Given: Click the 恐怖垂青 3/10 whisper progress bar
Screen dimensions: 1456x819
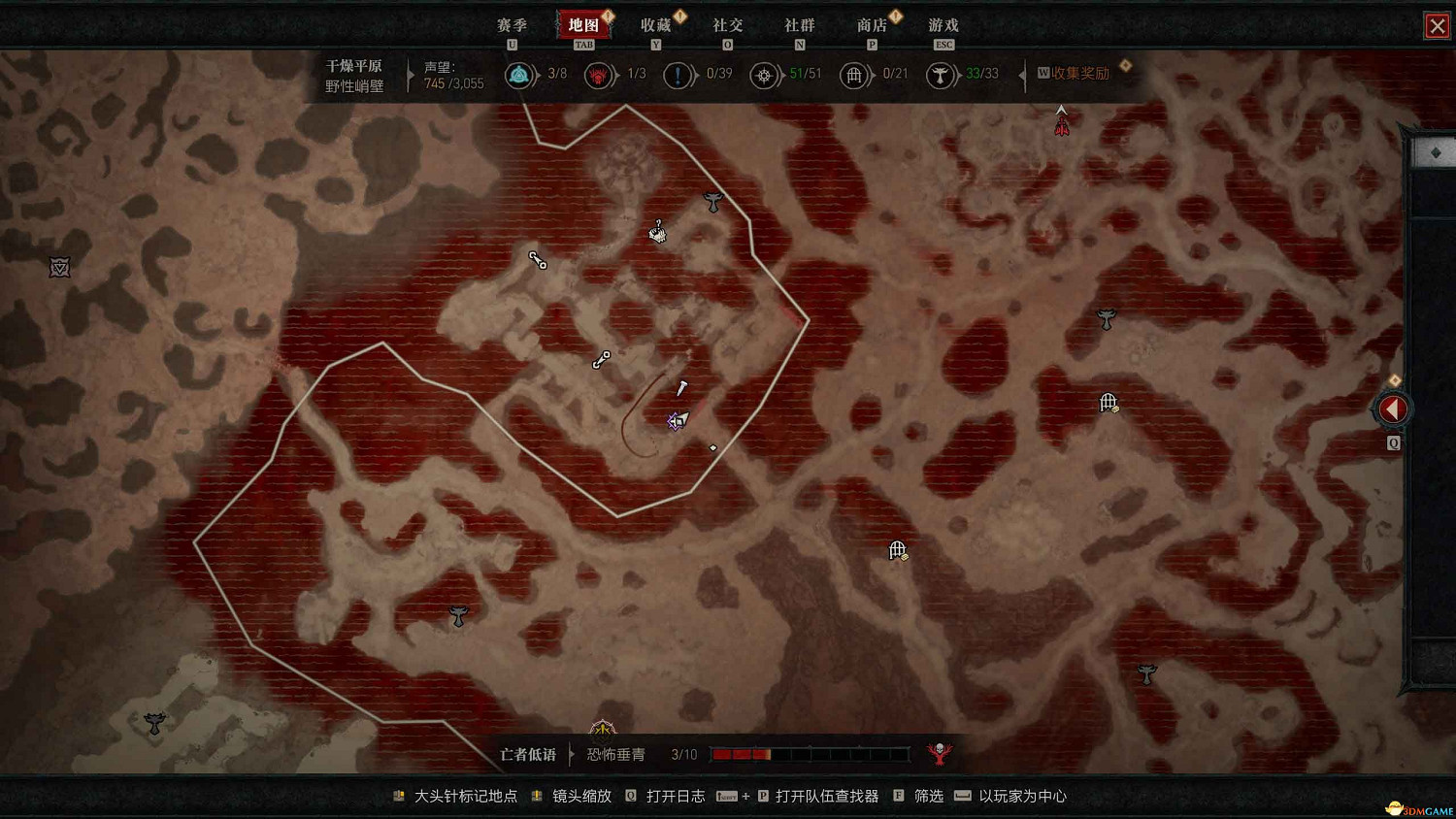Looking at the screenshot, I should coord(811,754).
